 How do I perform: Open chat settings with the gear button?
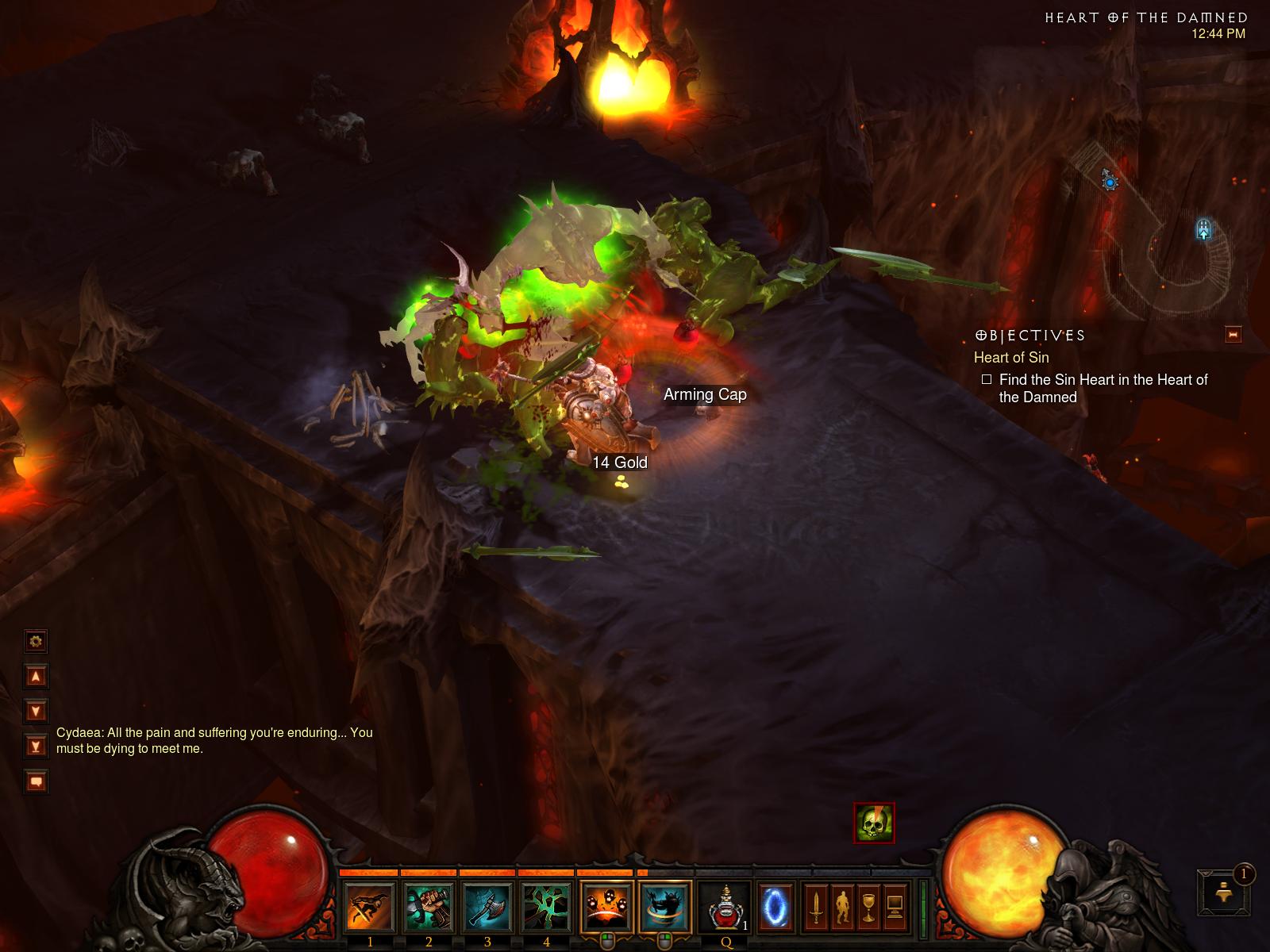(x=36, y=641)
